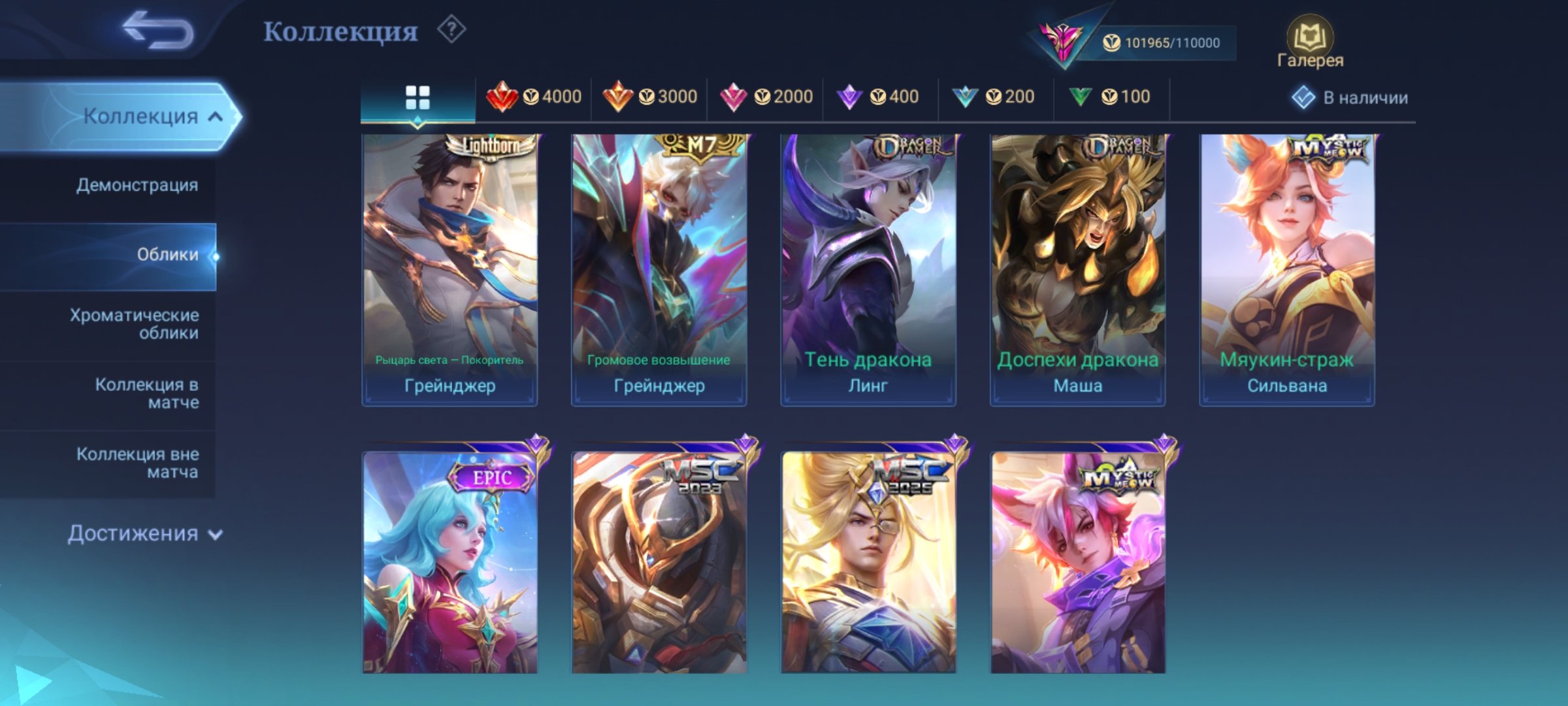Screen dimensions: 1568x706
Task: Select the purple 400 rarity filter
Action: (879, 97)
